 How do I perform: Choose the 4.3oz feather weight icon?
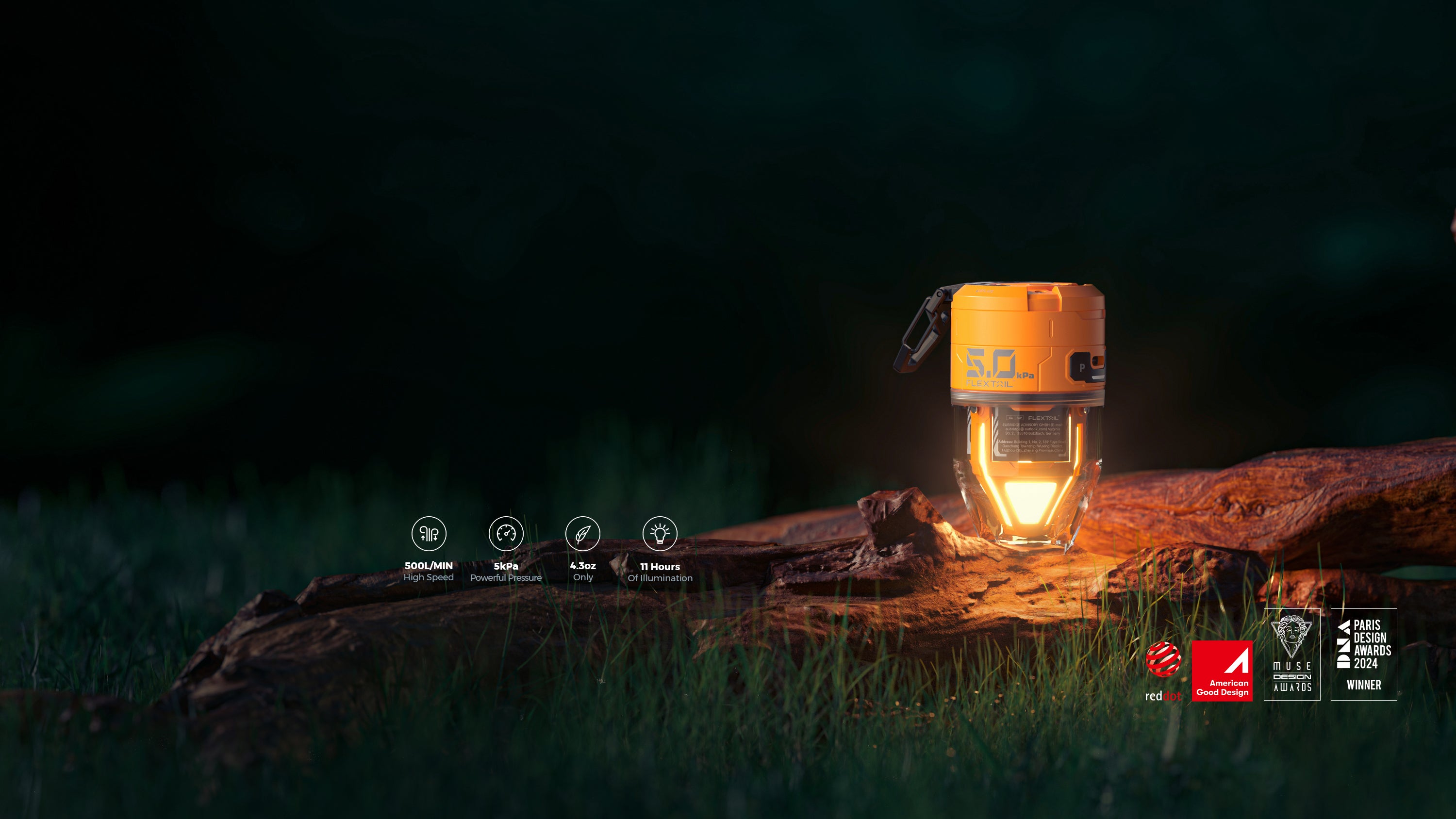[x=583, y=533]
